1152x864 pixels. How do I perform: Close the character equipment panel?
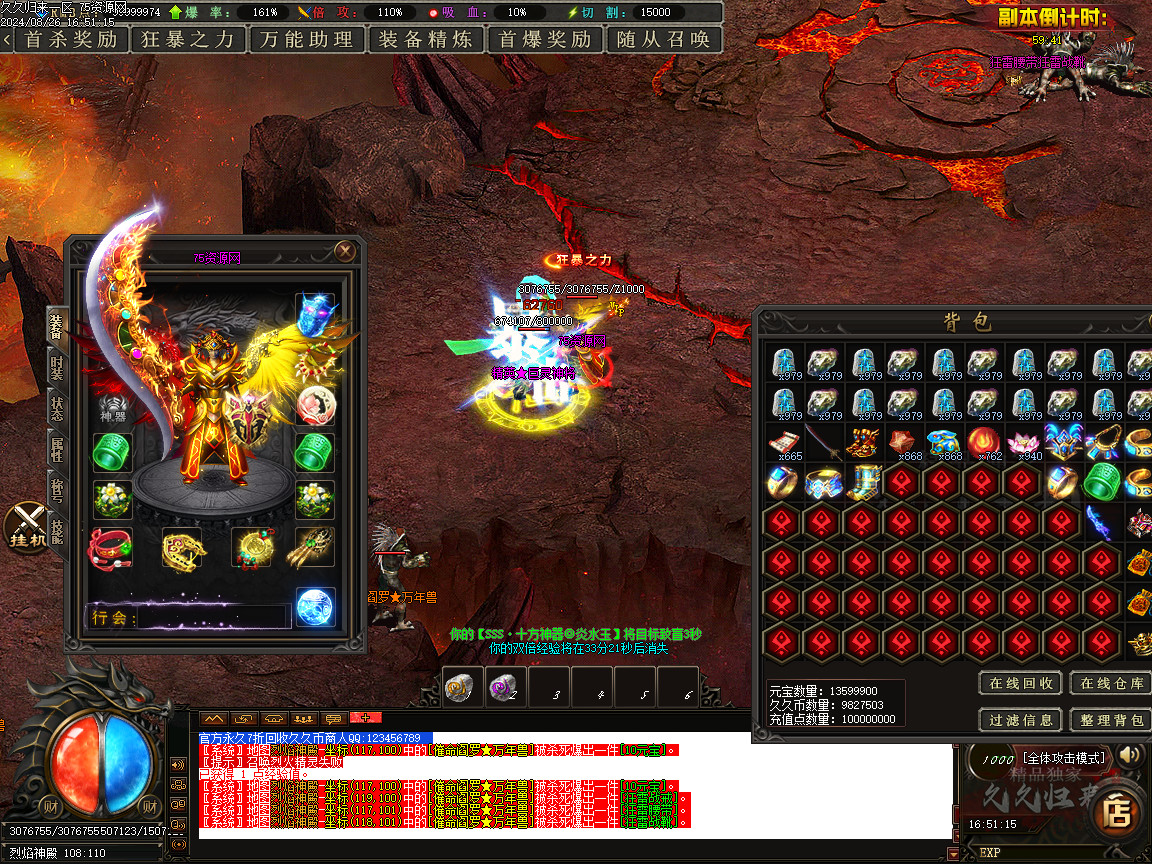(346, 251)
